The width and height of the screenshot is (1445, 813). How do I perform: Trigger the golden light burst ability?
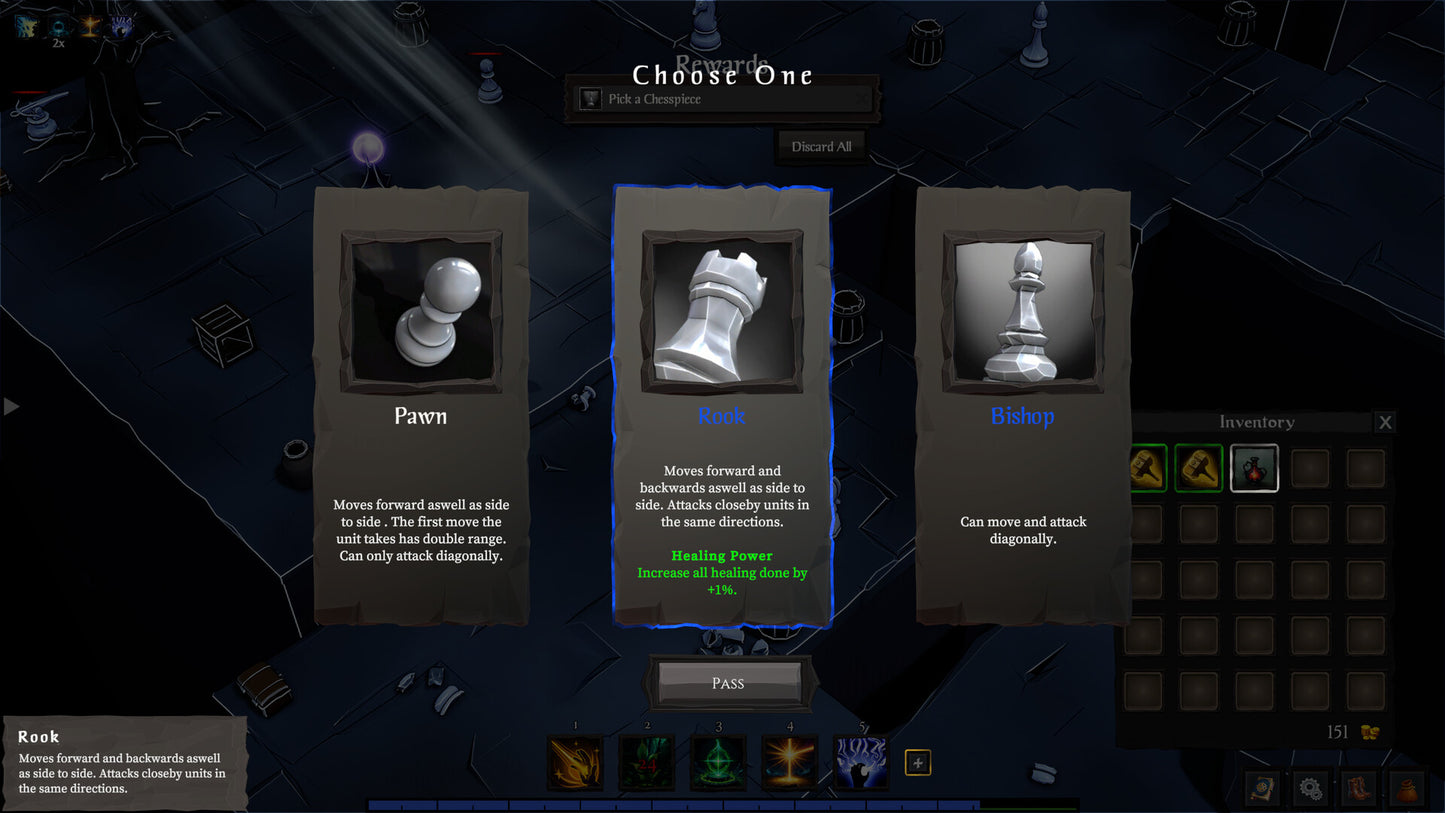point(790,763)
